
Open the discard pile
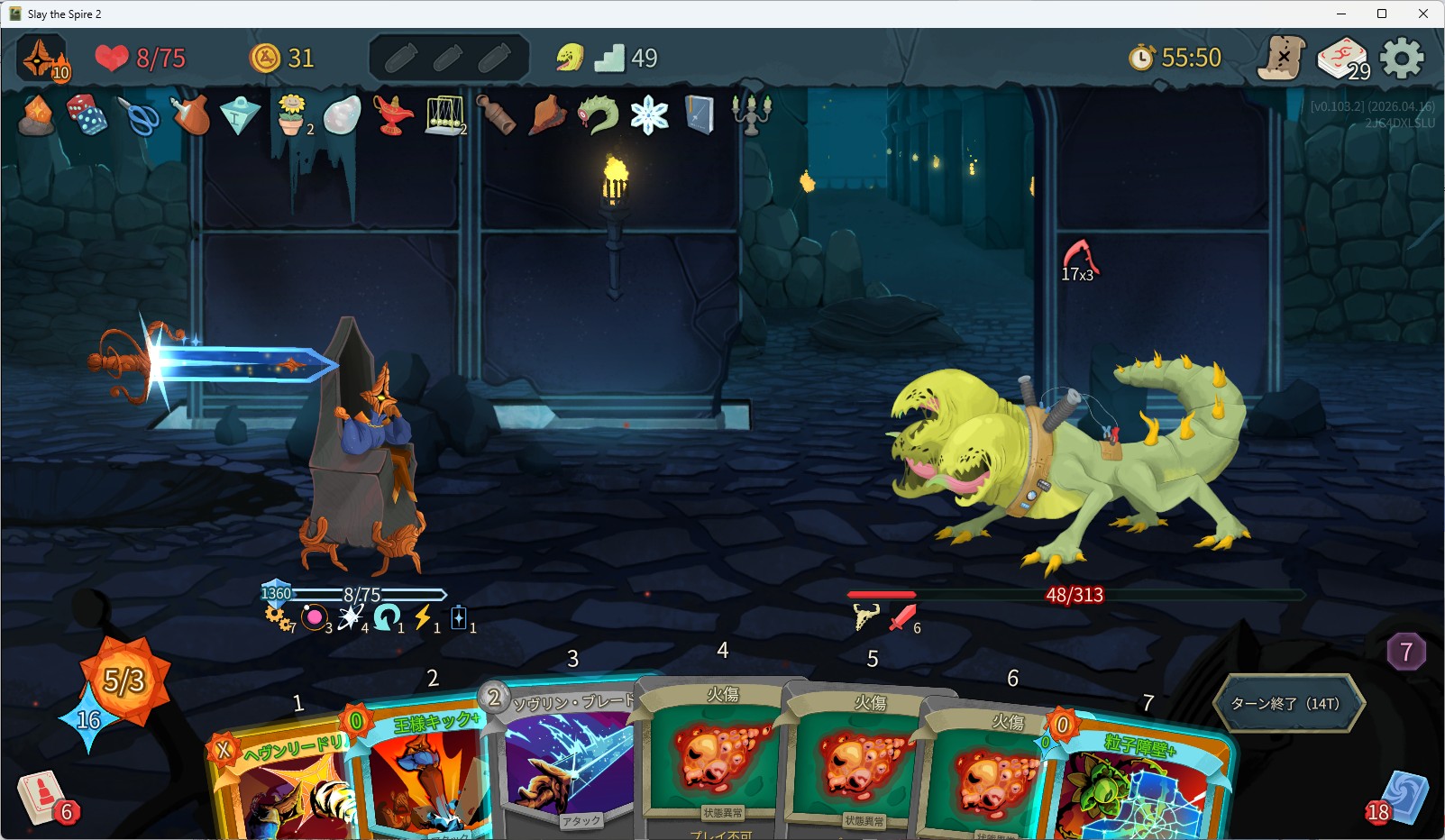tap(1402, 798)
